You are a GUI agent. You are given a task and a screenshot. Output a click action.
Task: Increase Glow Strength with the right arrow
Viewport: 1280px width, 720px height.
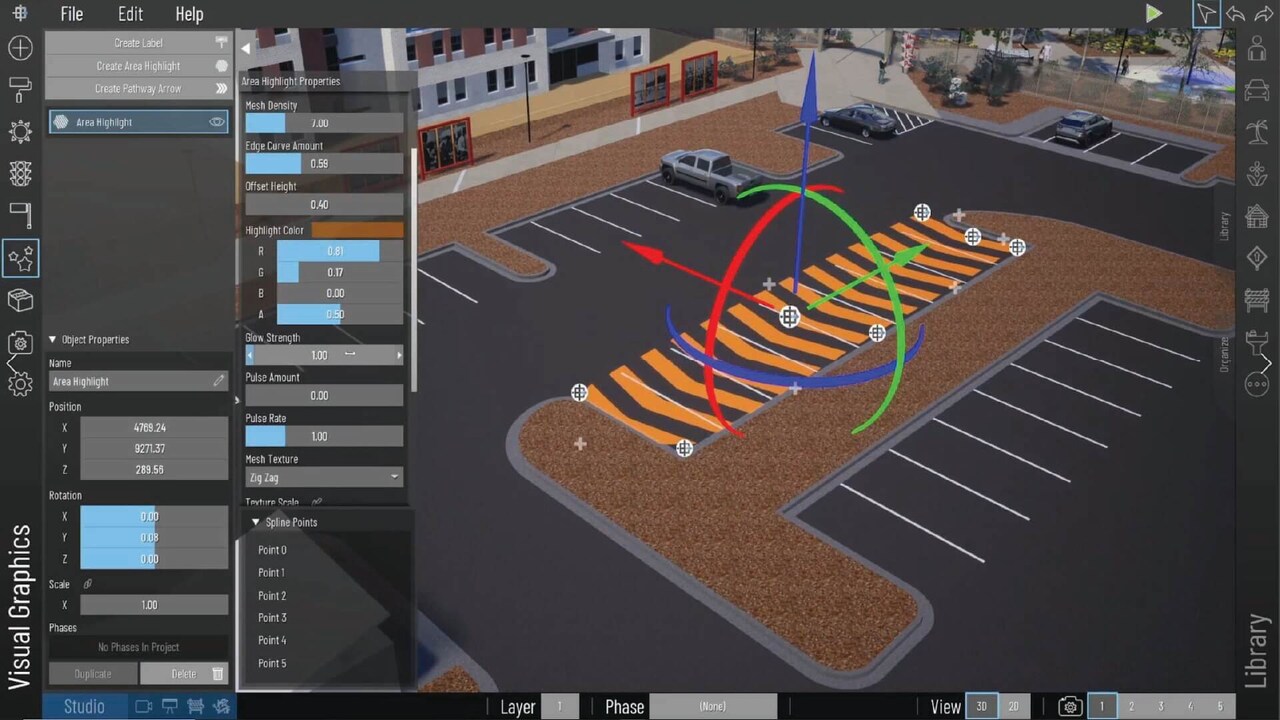[399, 355]
